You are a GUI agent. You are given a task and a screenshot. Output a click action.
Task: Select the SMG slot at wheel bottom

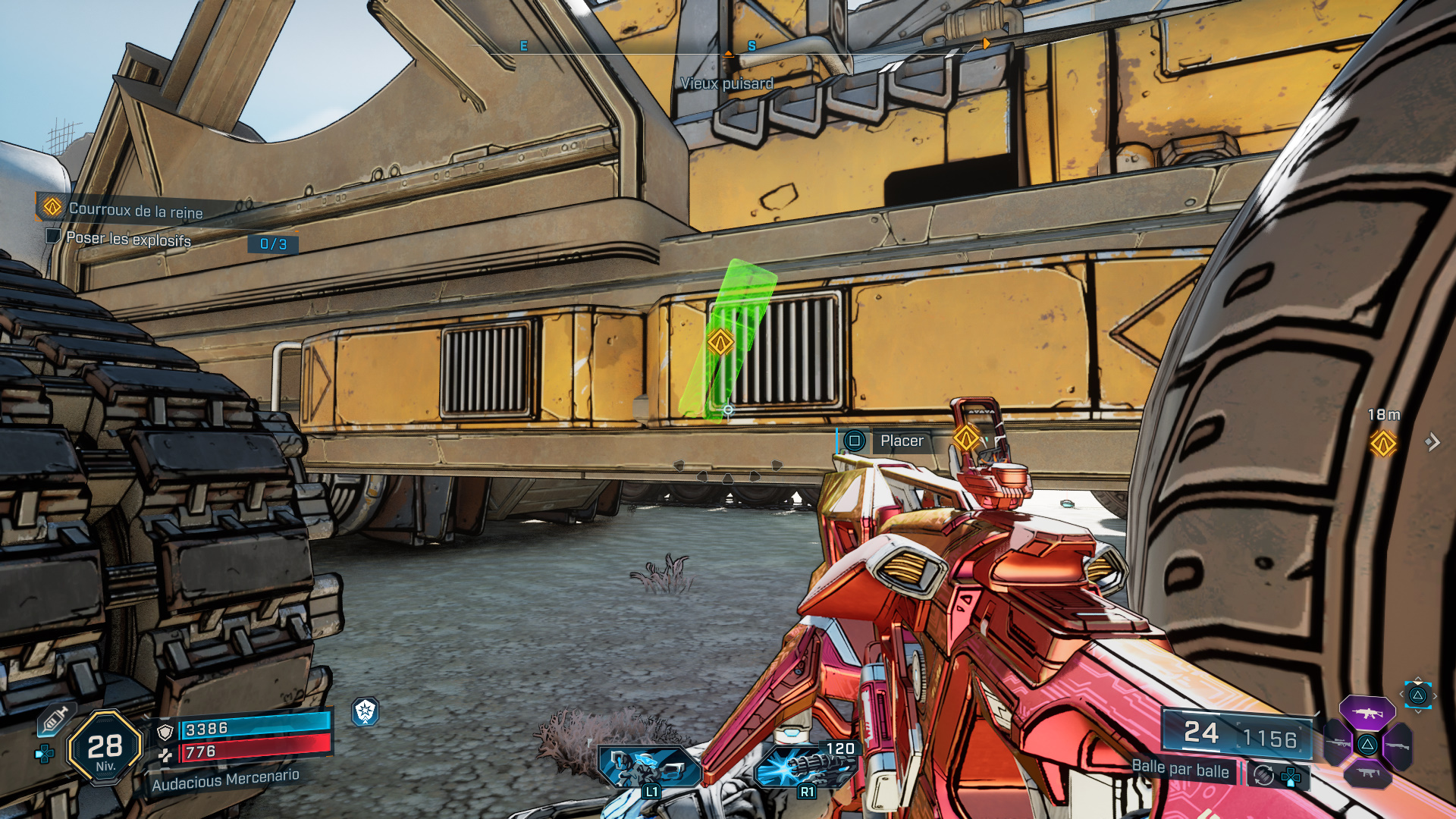point(1367,773)
